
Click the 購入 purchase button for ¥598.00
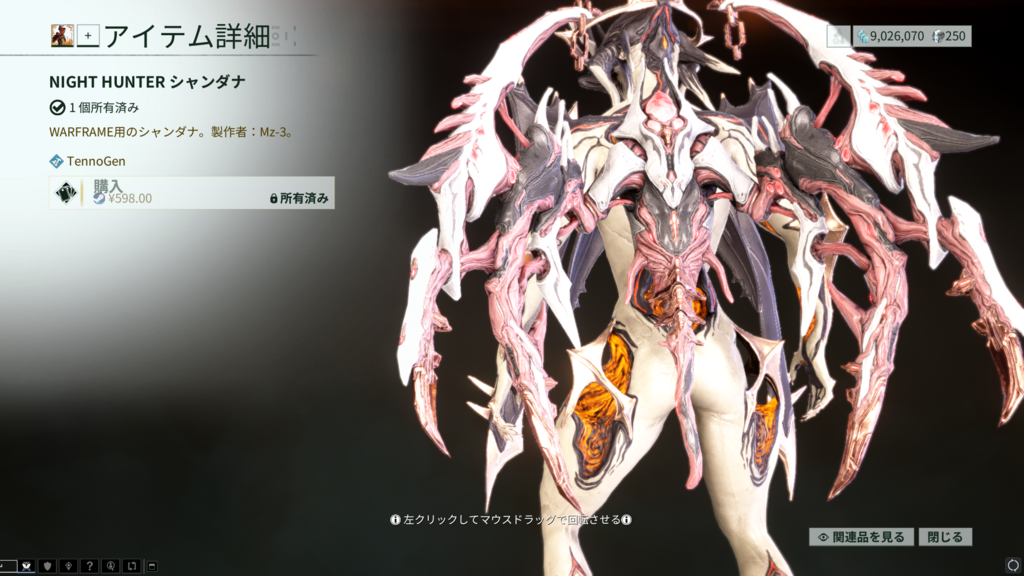click(x=191, y=192)
